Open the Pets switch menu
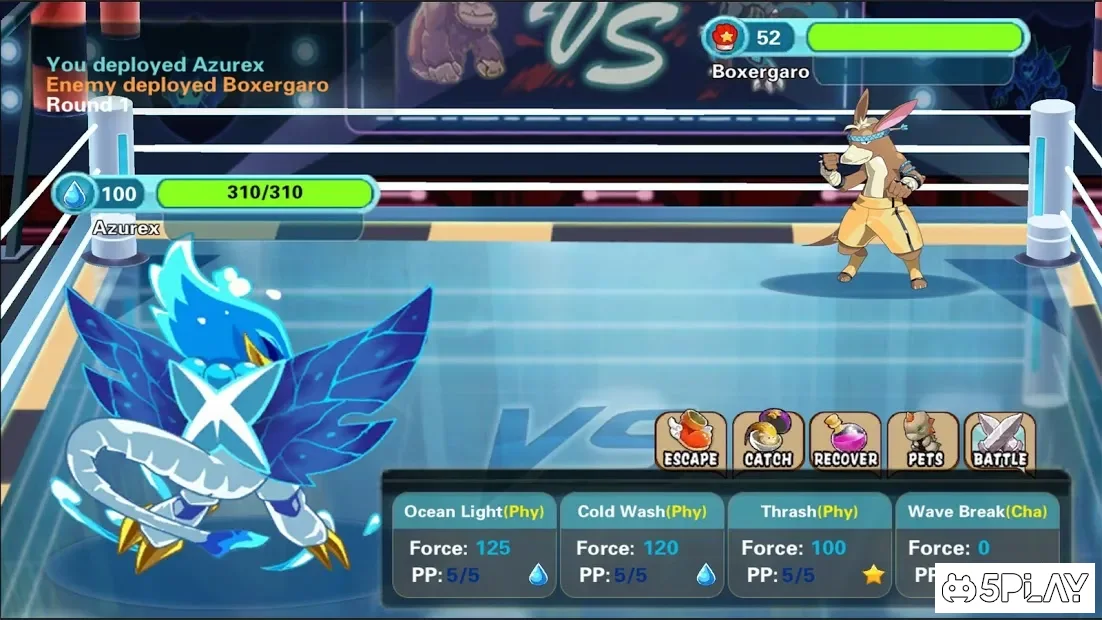Viewport: 1102px width, 620px height. tap(923, 441)
